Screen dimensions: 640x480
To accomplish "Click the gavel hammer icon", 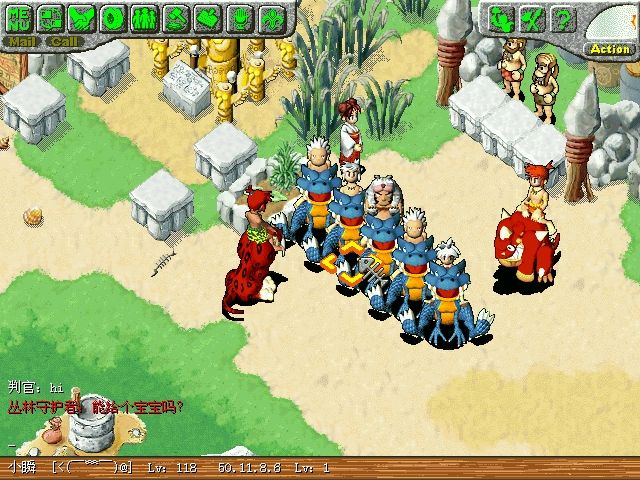I will pos(175,17).
